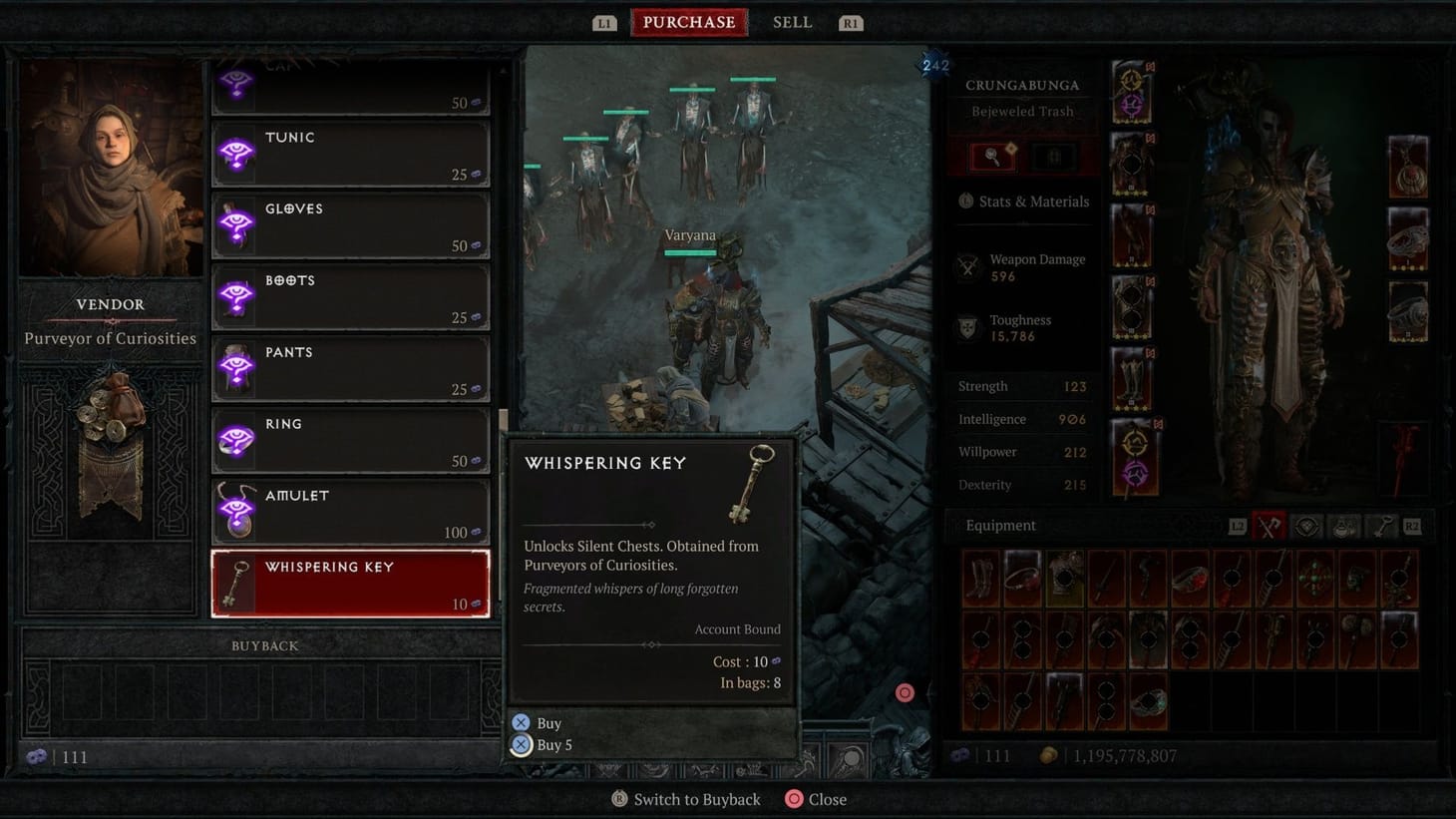Select the consumables pouch tab icon
Image resolution: width=1456 pixels, height=819 pixels.
(1342, 526)
